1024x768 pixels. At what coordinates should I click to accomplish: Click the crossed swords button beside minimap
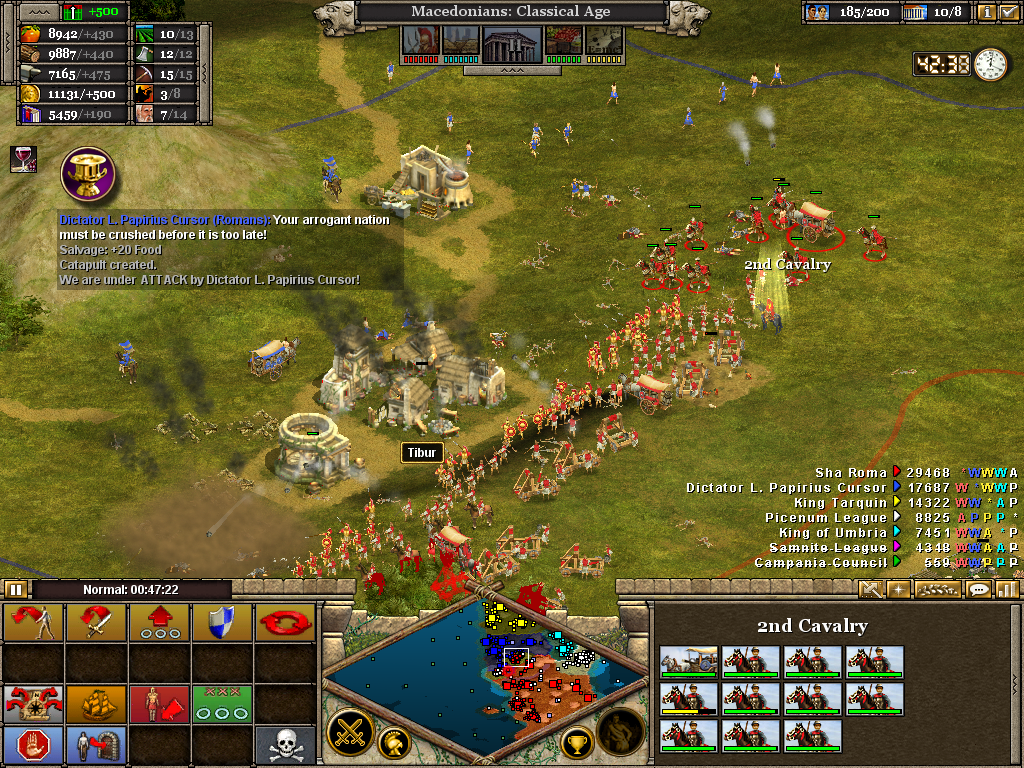352,731
